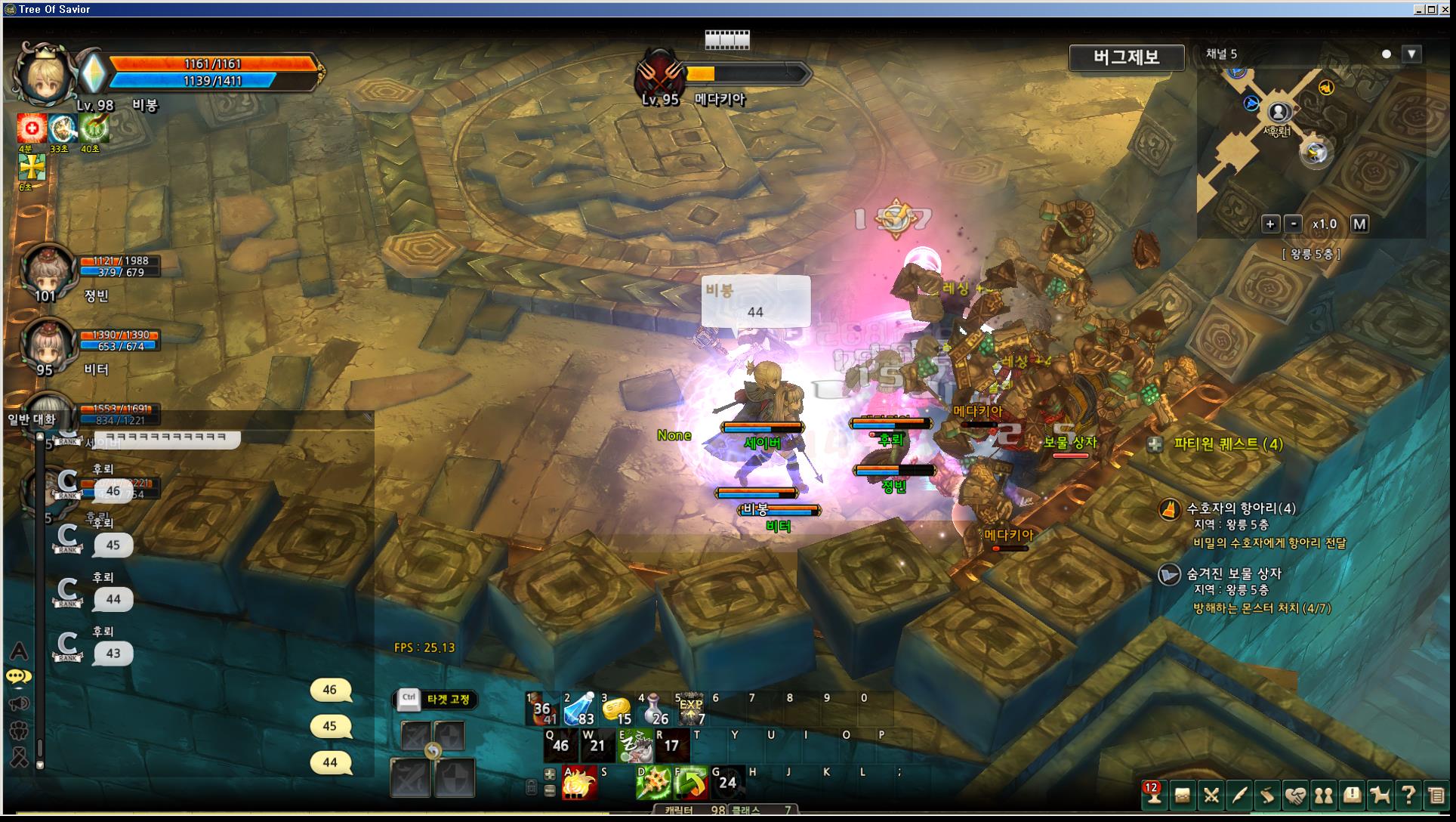The height and width of the screenshot is (822, 1456).
Task: Activate the green arrow skill on F
Action: 689,783
